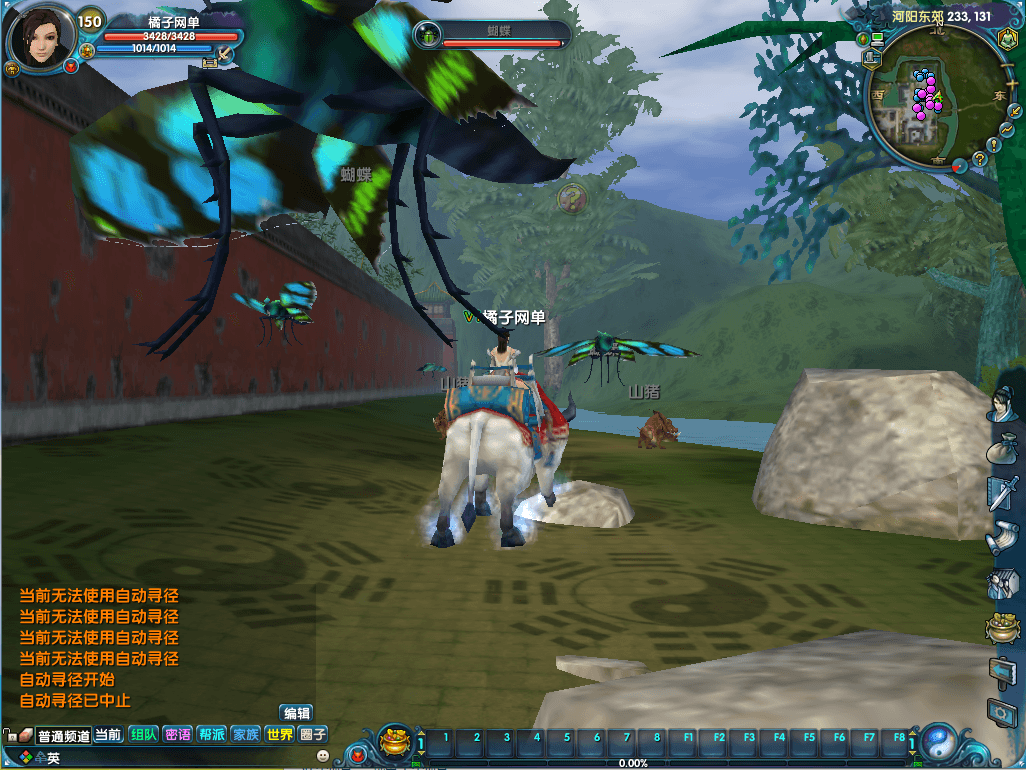
Task: Click the 编辑 edit button above chat tabs
Action: tap(297, 713)
